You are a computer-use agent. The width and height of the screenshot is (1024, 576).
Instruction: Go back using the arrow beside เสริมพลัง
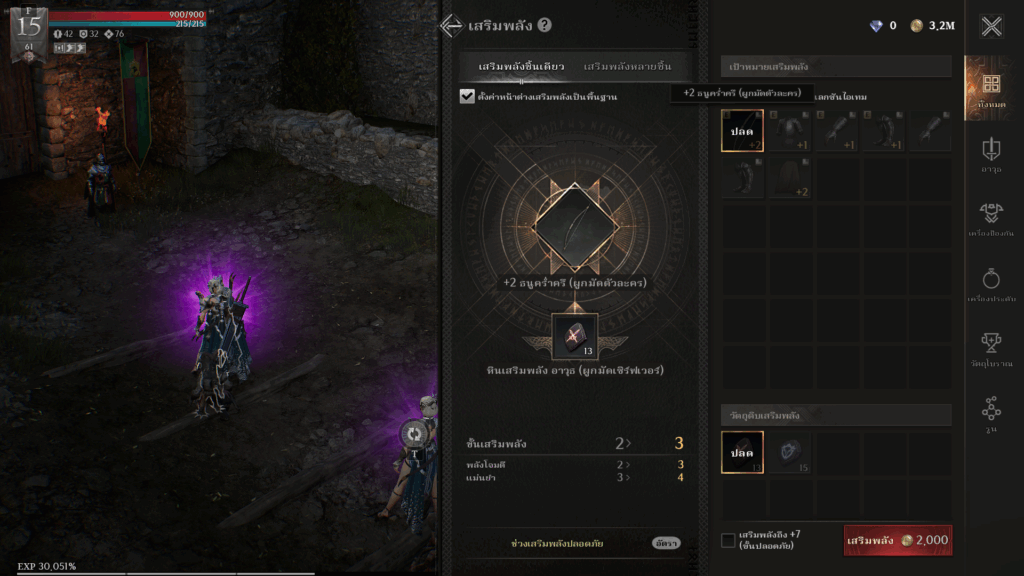tap(451, 26)
